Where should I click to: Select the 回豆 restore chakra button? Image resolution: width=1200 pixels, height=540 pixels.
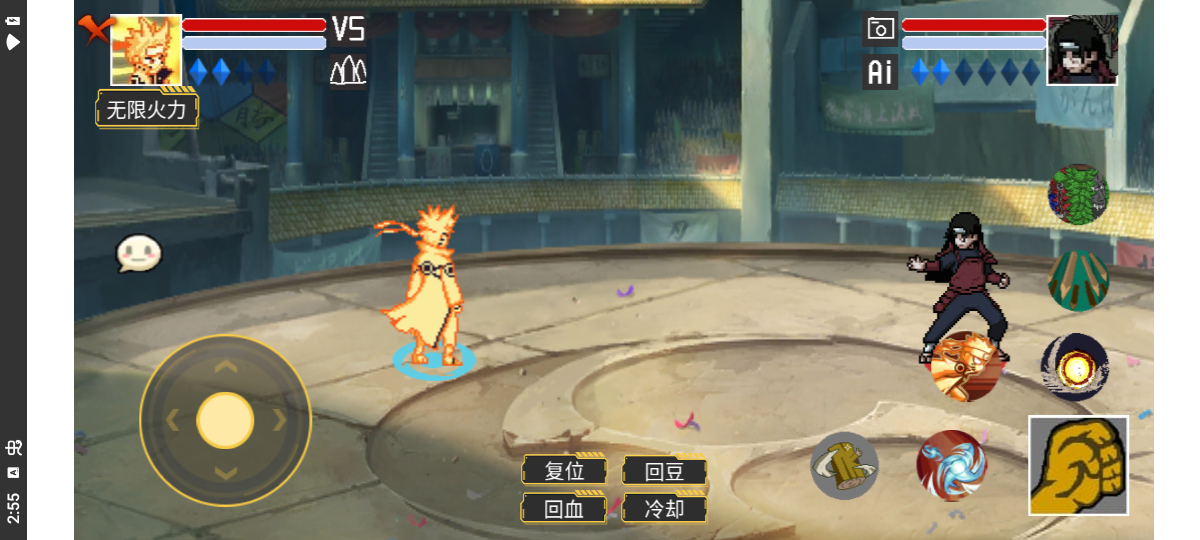coord(664,471)
